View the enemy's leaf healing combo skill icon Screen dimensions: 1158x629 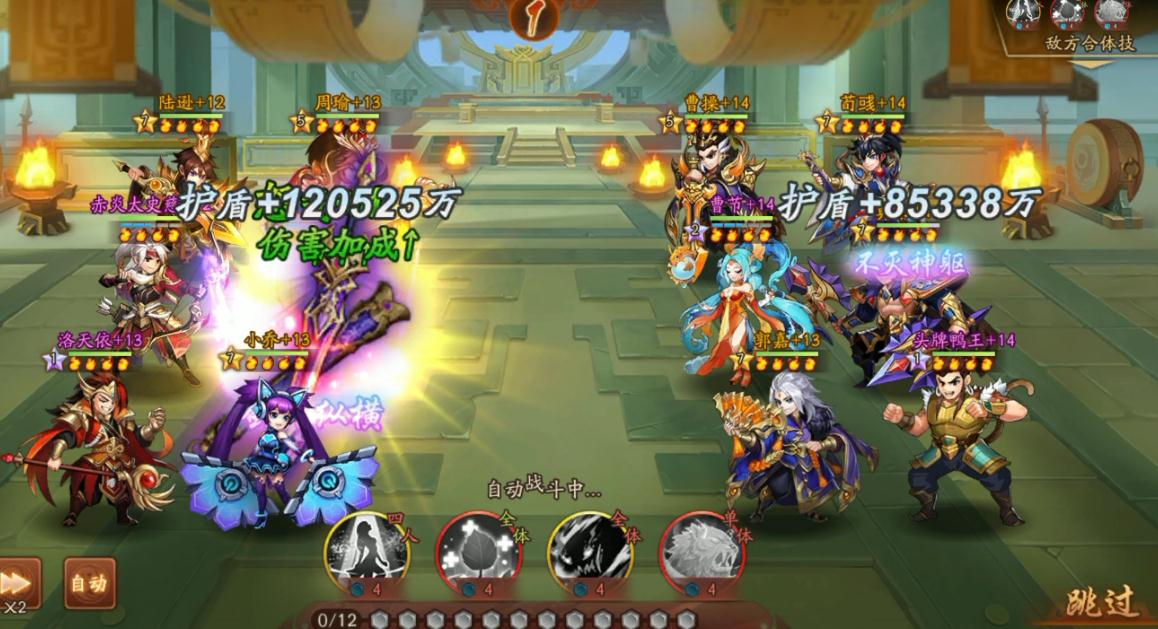click(x=1067, y=13)
